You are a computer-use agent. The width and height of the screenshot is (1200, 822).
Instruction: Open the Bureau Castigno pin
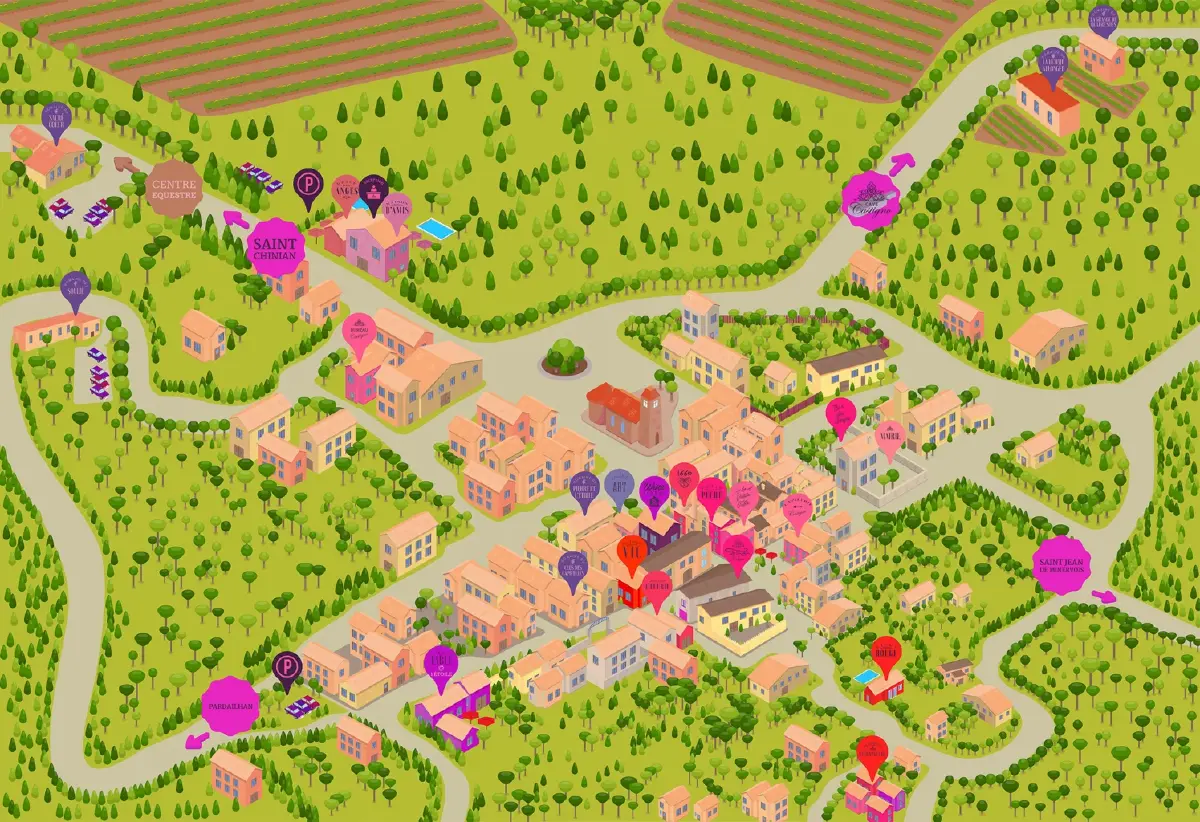358,332
